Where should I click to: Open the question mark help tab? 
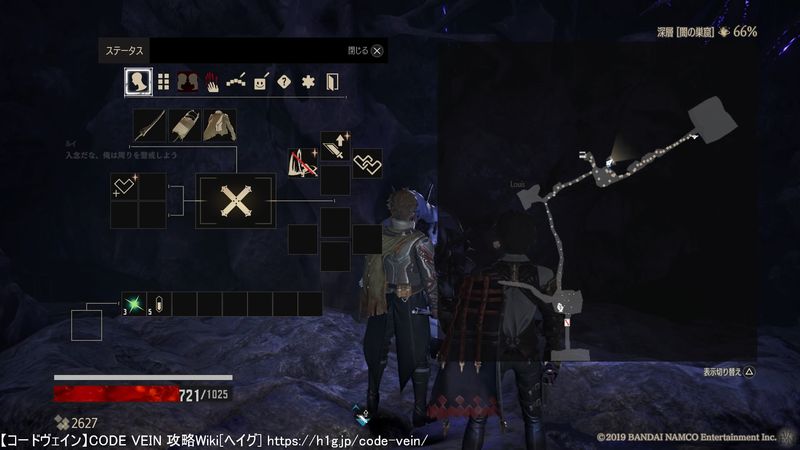(x=284, y=82)
